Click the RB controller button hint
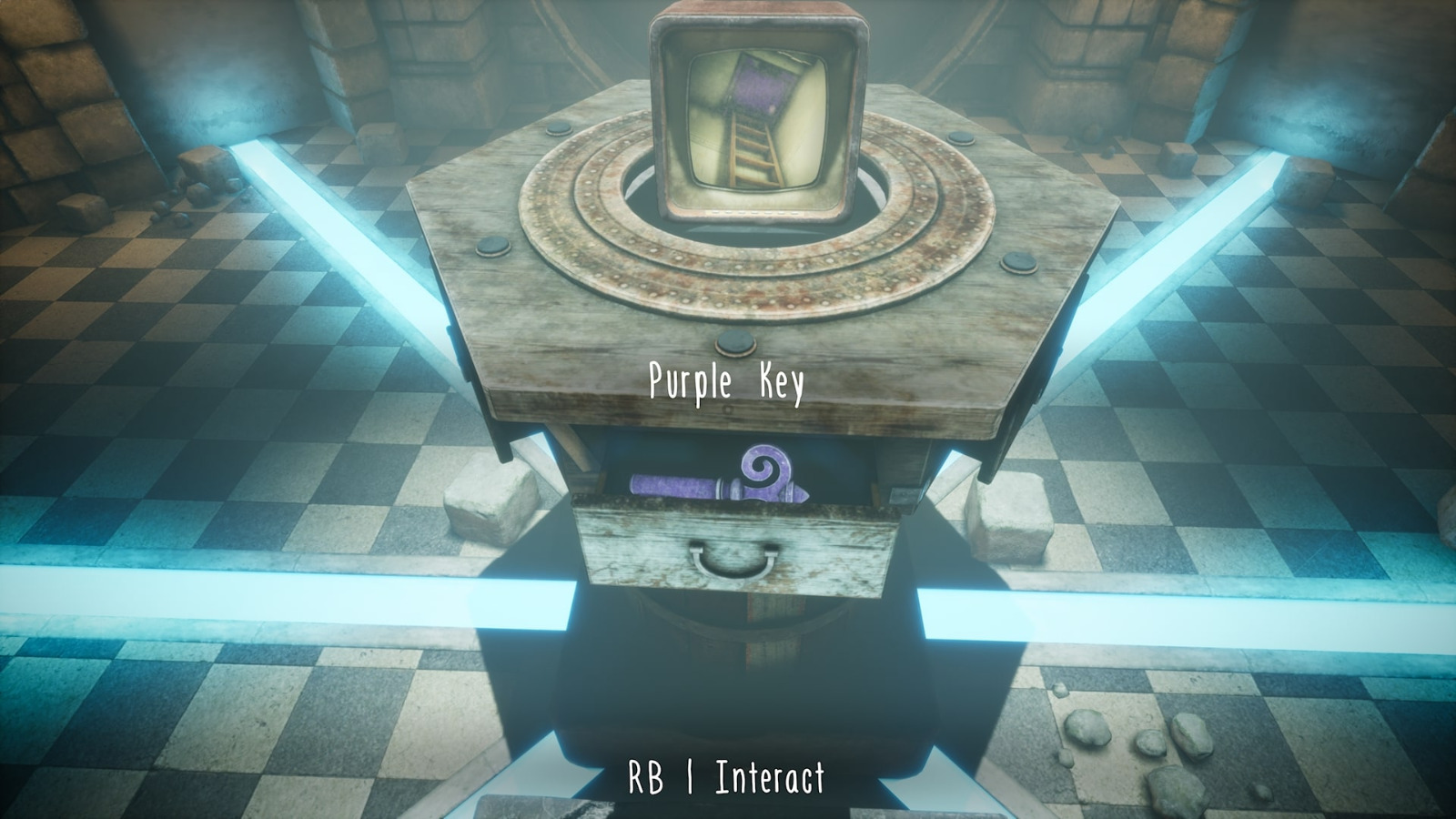Image resolution: width=1456 pixels, height=819 pixels. [x=646, y=778]
